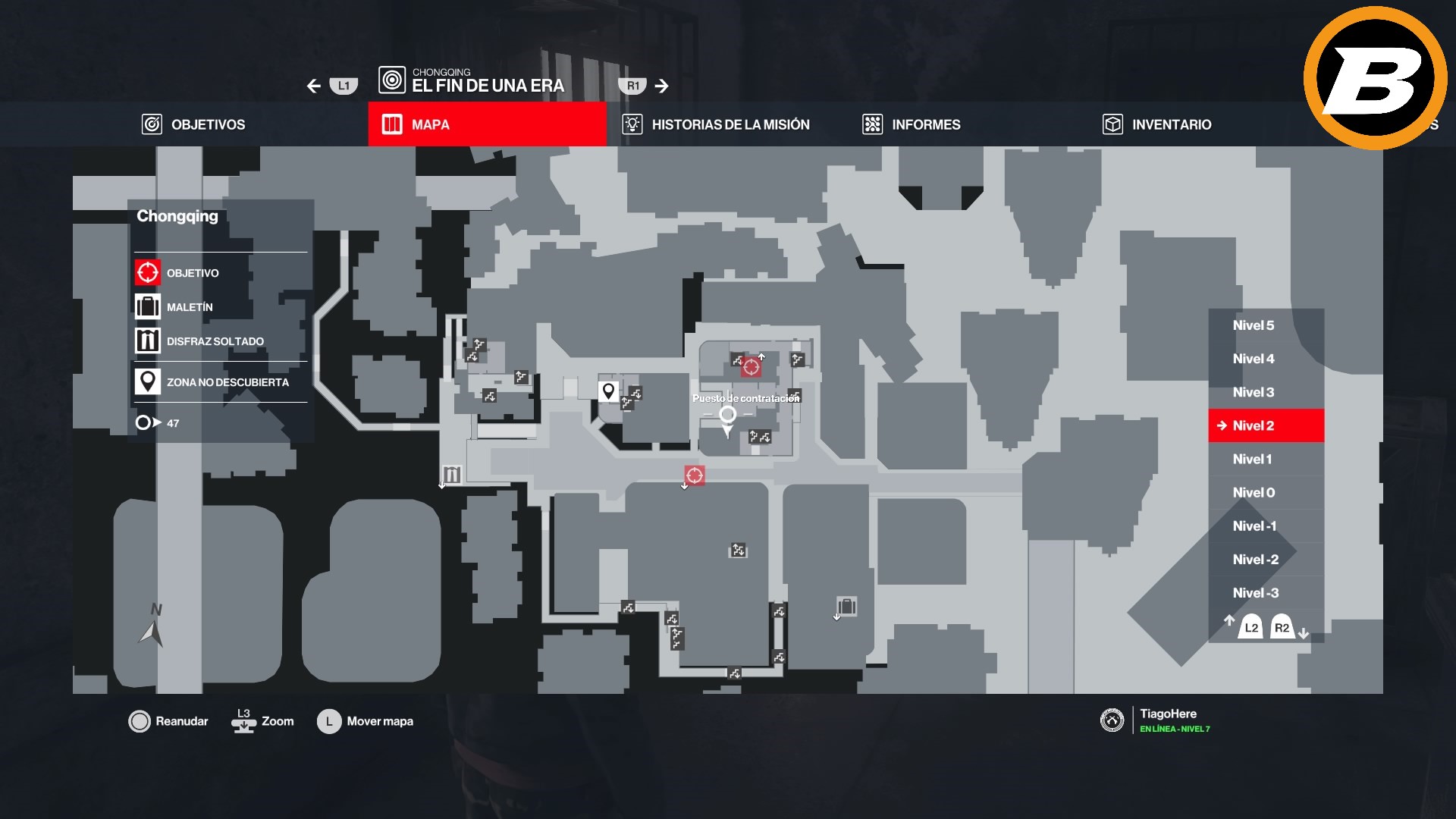
Task: Click the MALETÍN briefcase icon in the legend
Action: (146, 306)
